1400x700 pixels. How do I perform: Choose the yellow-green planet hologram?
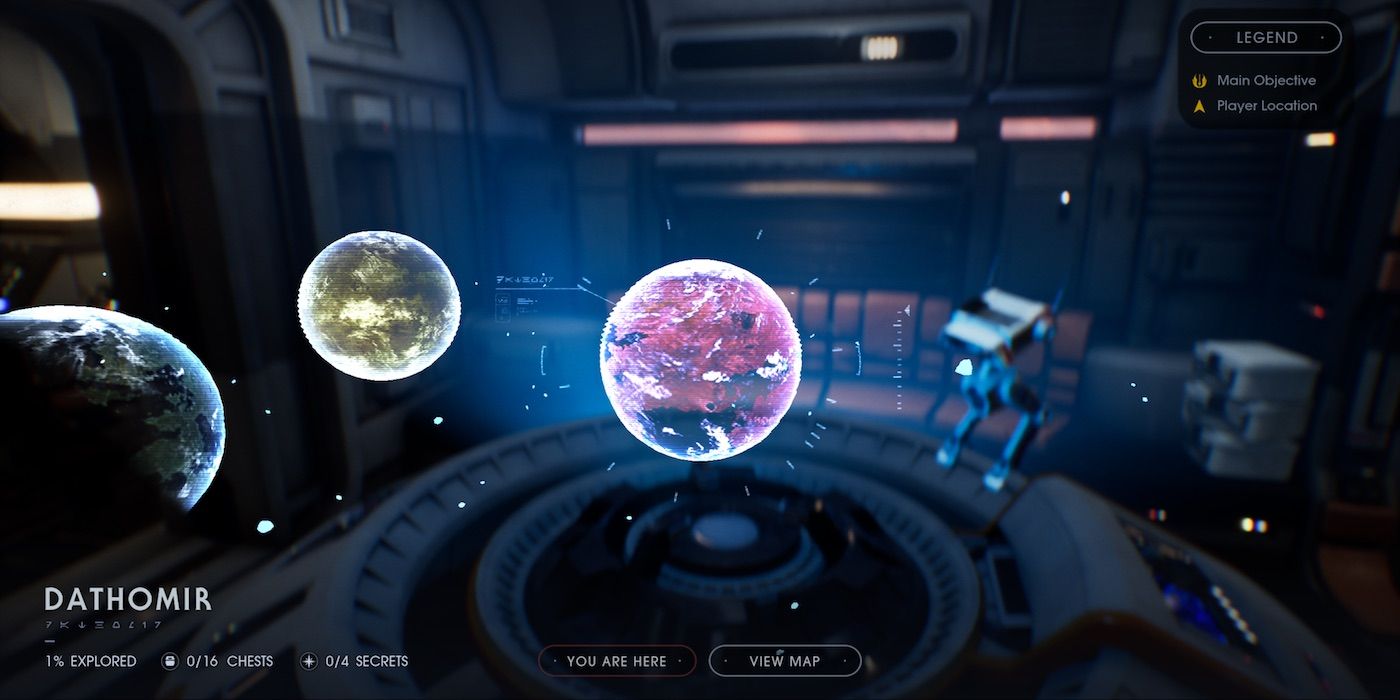[x=379, y=305]
